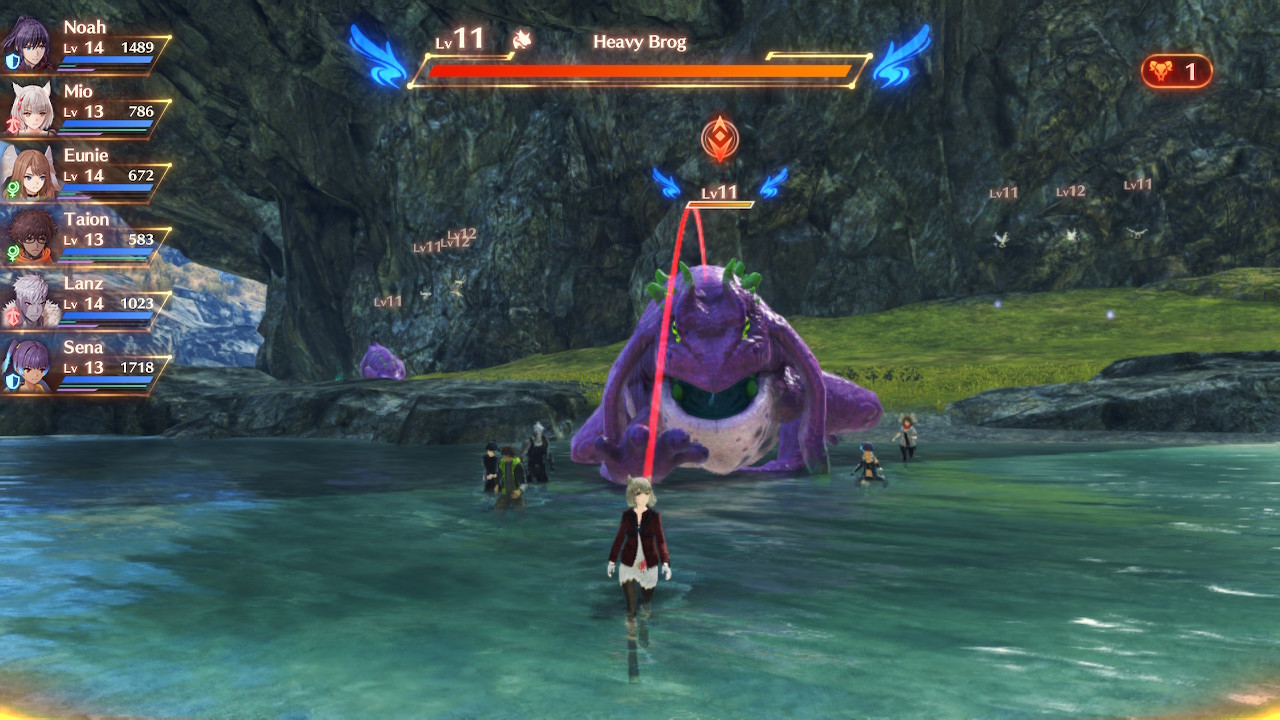Choose Eunie's party member panel
Viewport: 1280px width, 720px height.
[86, 172]
